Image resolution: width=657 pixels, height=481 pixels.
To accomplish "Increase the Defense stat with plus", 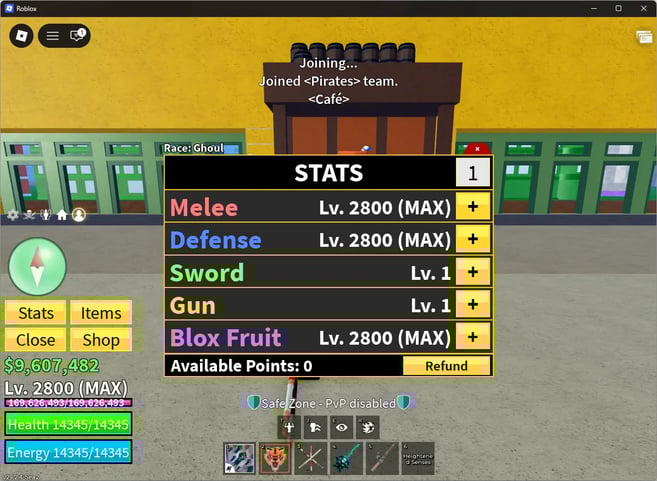I will point(472,240).
